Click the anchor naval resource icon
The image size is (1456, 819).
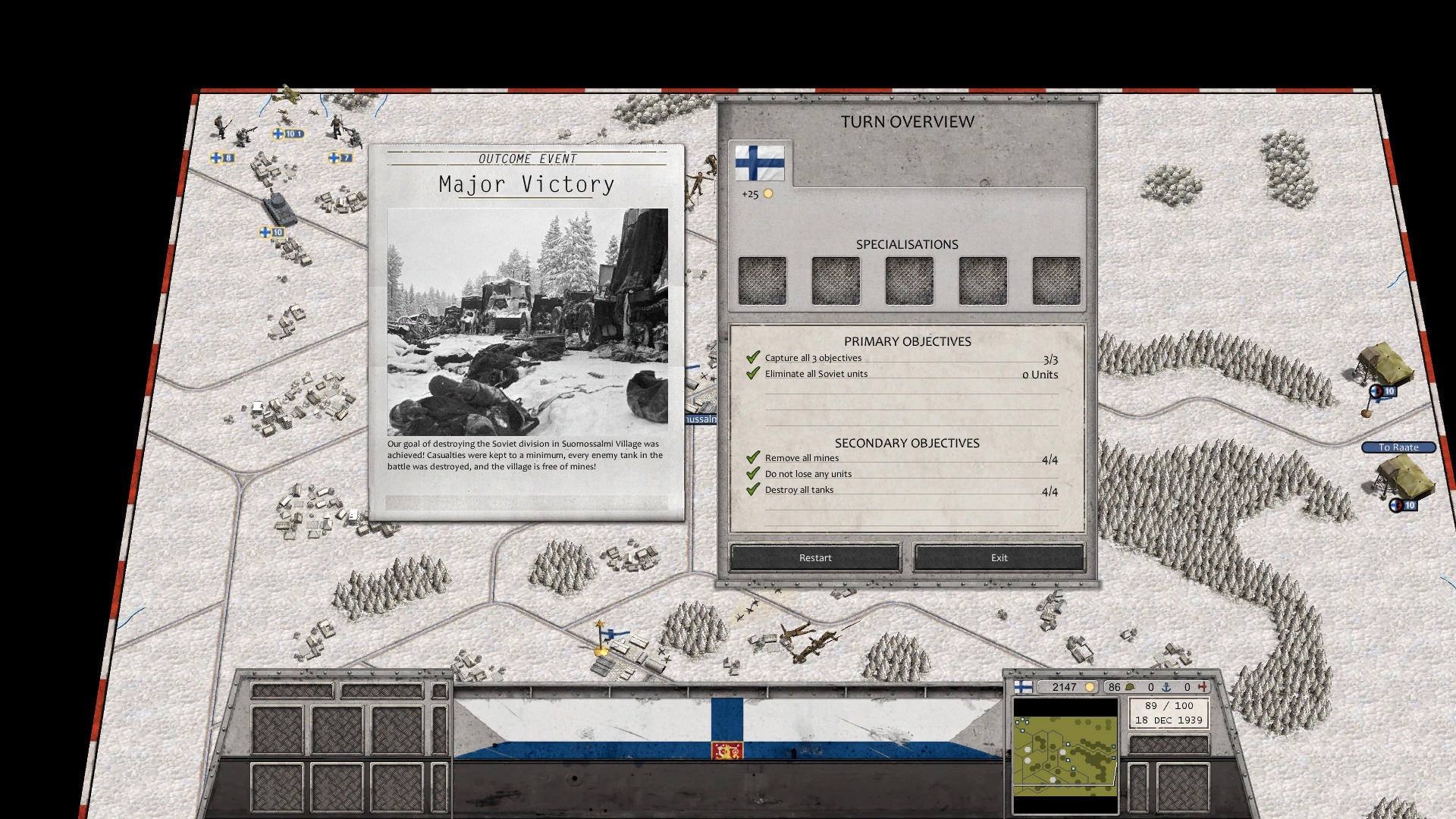[x=1166, y=687]
